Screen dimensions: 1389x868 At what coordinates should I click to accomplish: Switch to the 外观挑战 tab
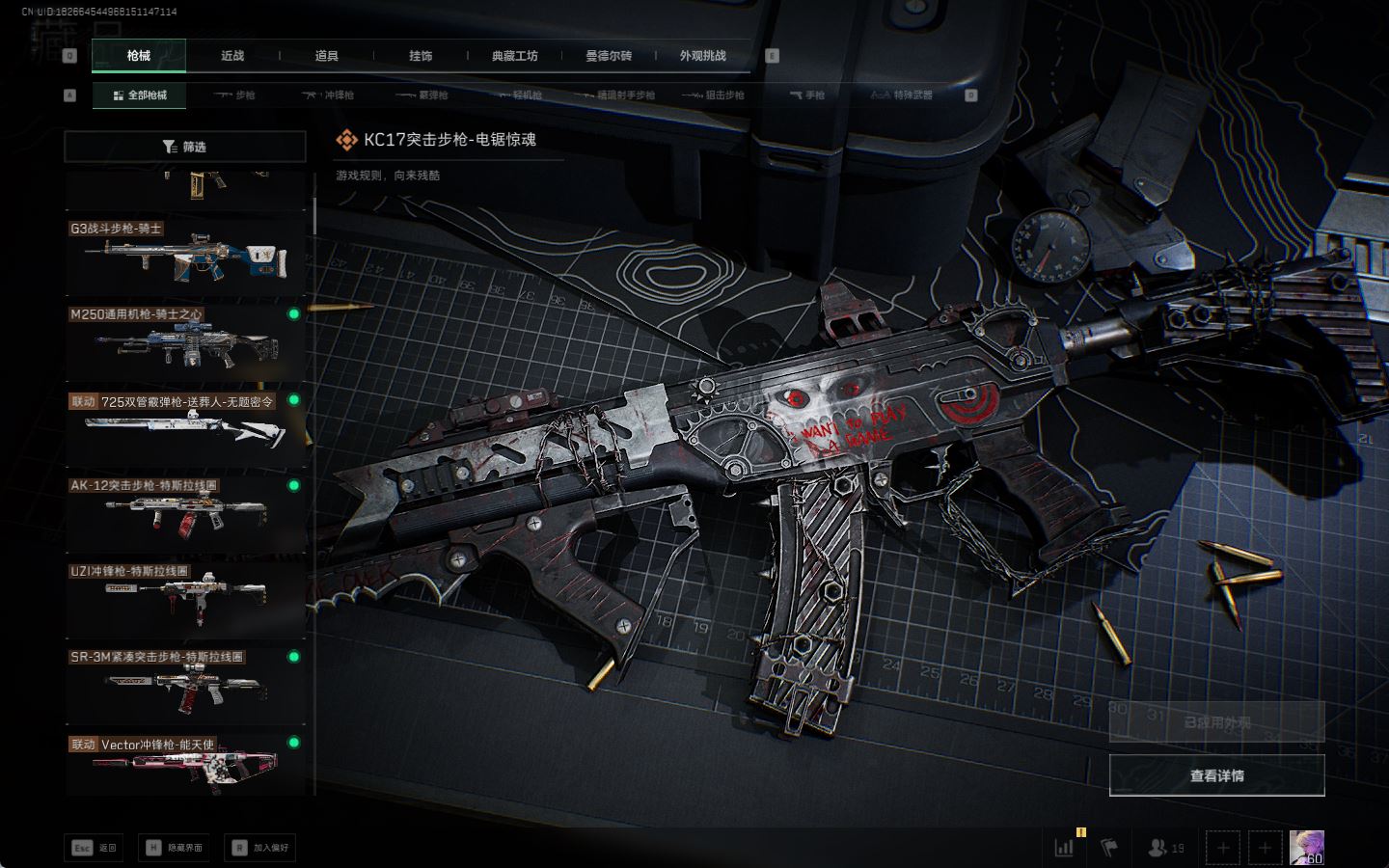(702, 56)
